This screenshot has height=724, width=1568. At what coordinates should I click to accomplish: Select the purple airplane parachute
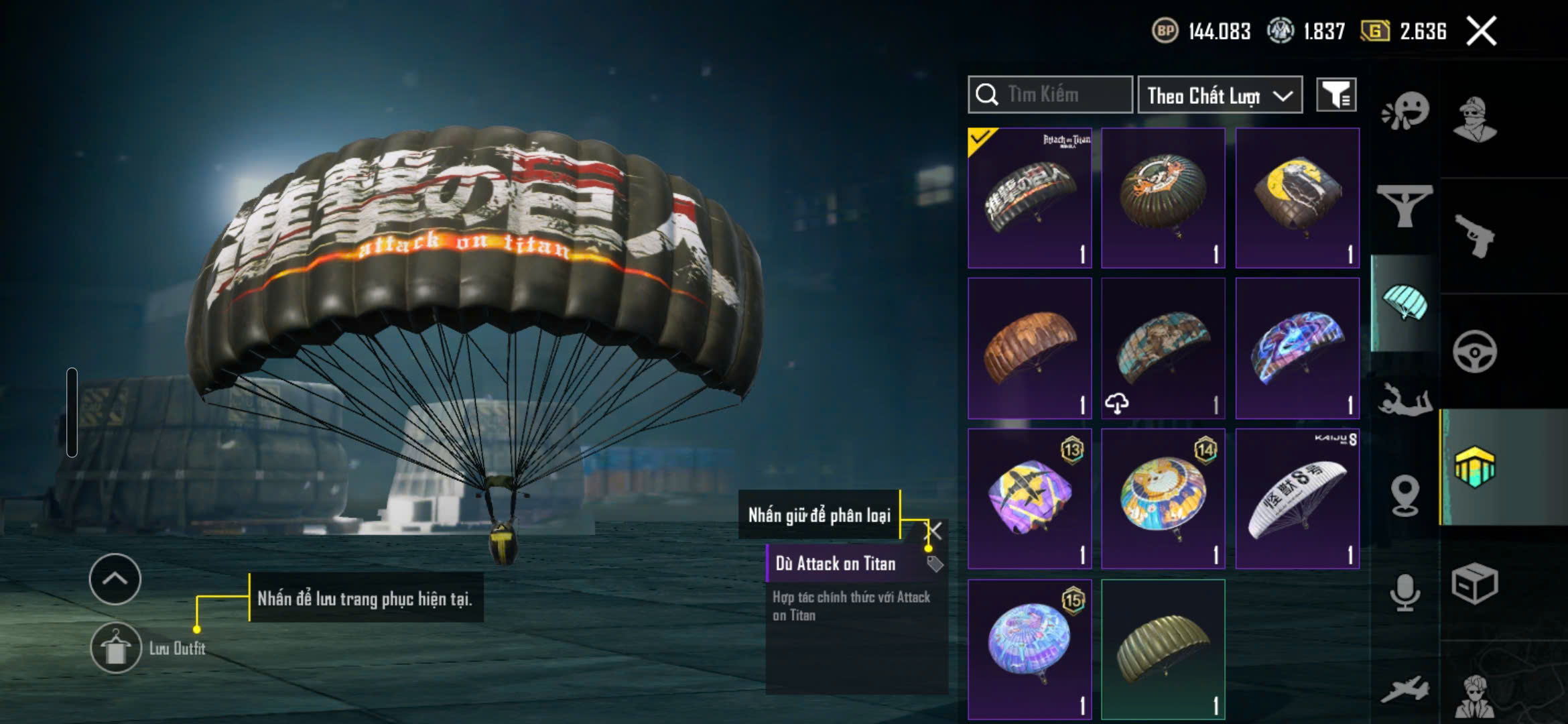pyautogui.click(x=1030, y=499)
